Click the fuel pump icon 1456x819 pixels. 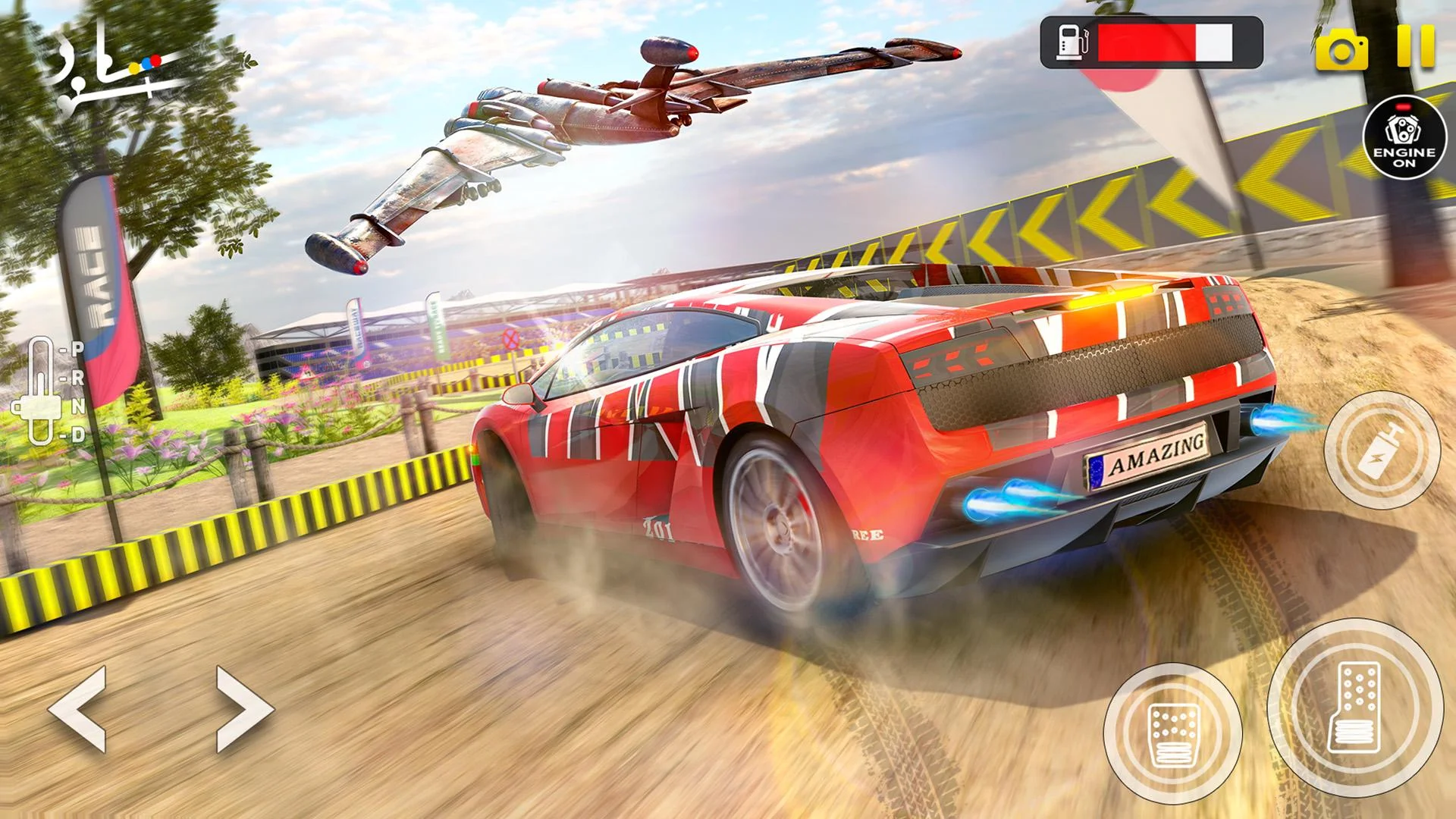pos(1072,42)
